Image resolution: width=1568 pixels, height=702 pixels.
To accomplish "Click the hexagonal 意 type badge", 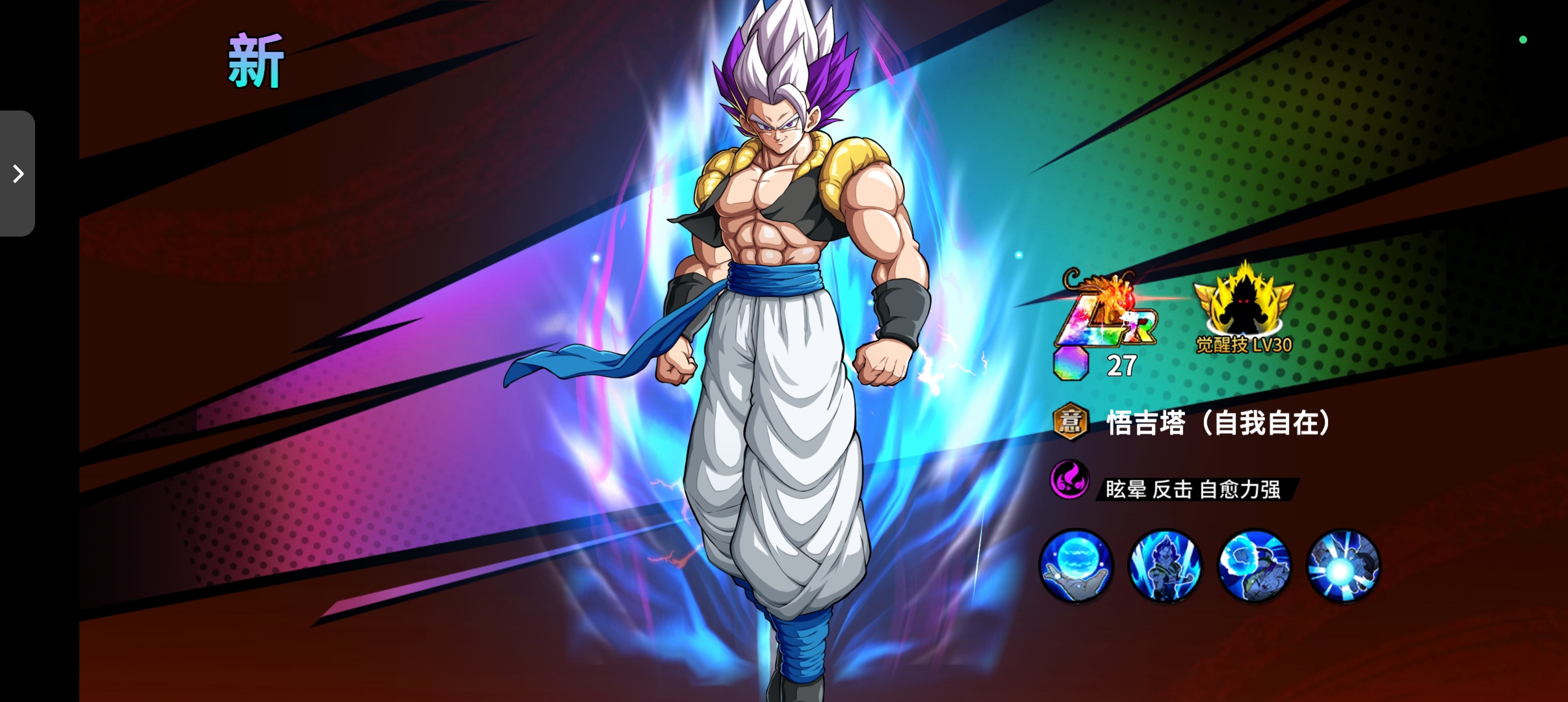I will (1070, 422).
